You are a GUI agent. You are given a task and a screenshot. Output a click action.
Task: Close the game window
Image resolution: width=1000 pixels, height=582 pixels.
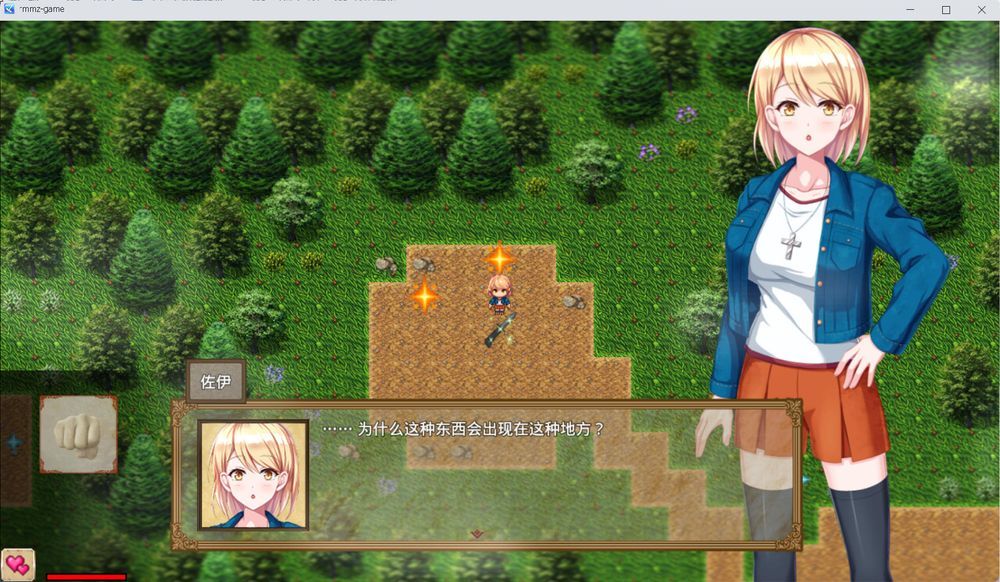(980, 10)
